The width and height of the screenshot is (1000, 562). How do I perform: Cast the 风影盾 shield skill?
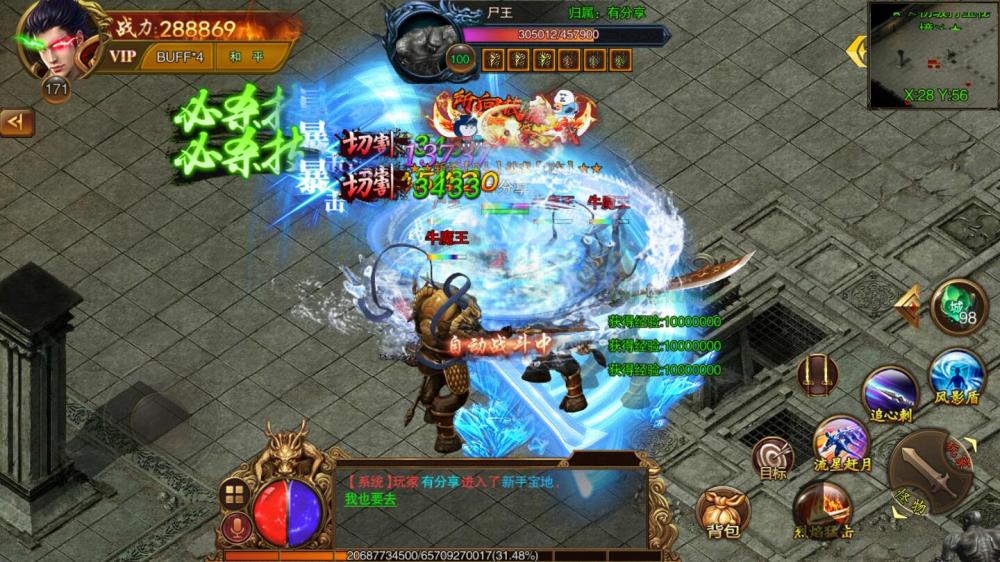956,376
